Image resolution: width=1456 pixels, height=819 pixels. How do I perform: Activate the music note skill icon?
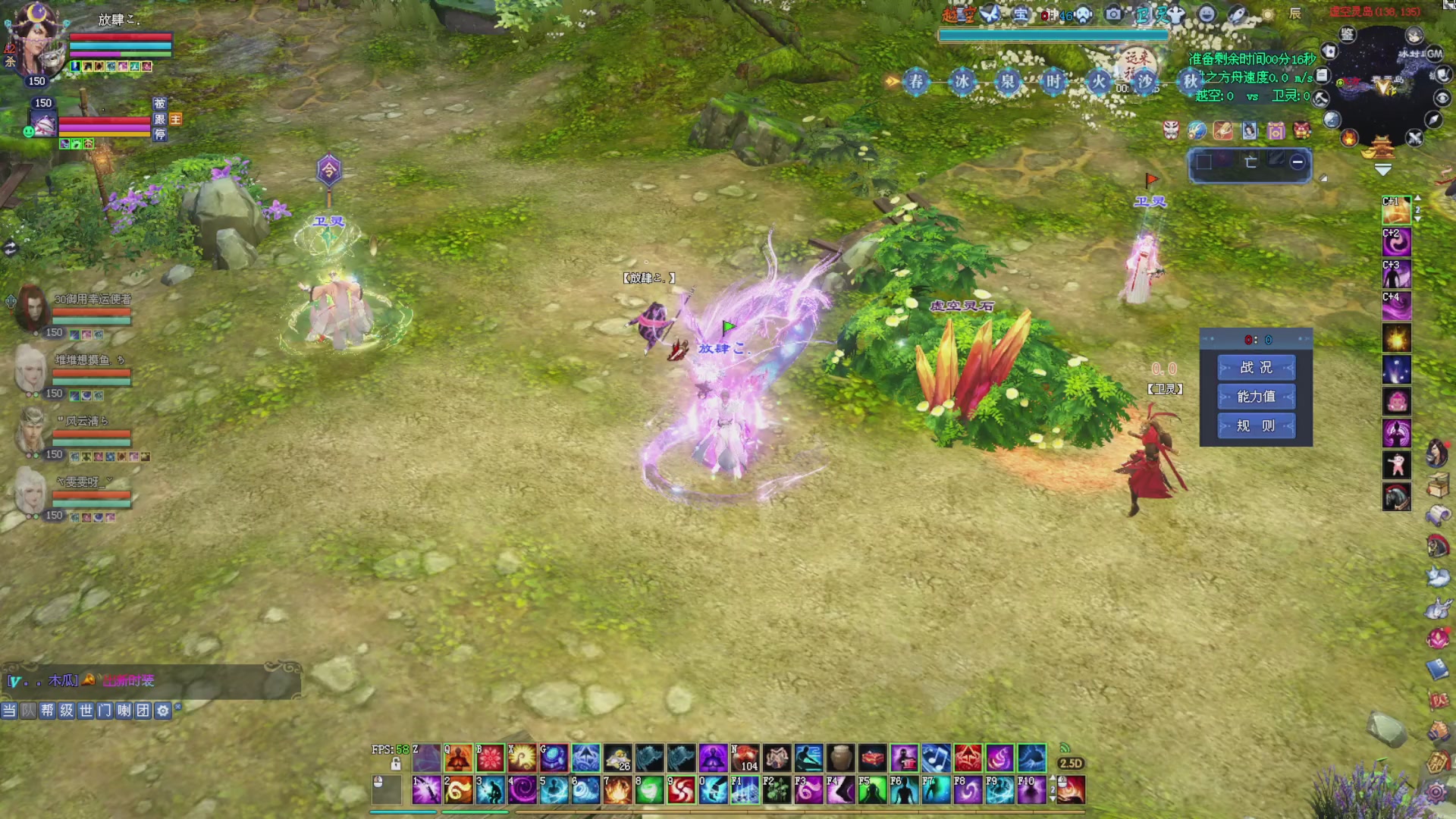click(936, 757)
